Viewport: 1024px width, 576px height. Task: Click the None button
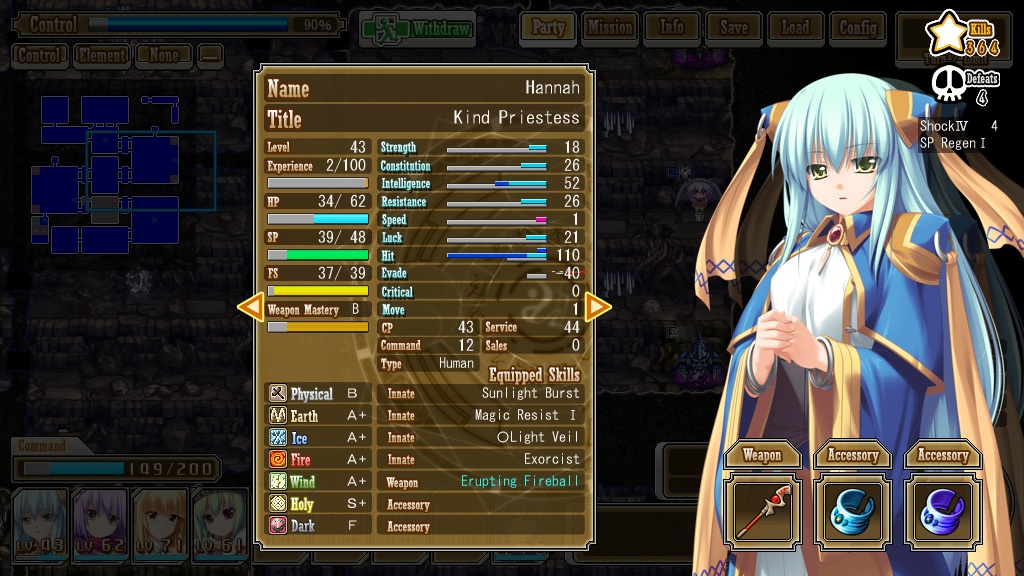[x=164, y=56]
